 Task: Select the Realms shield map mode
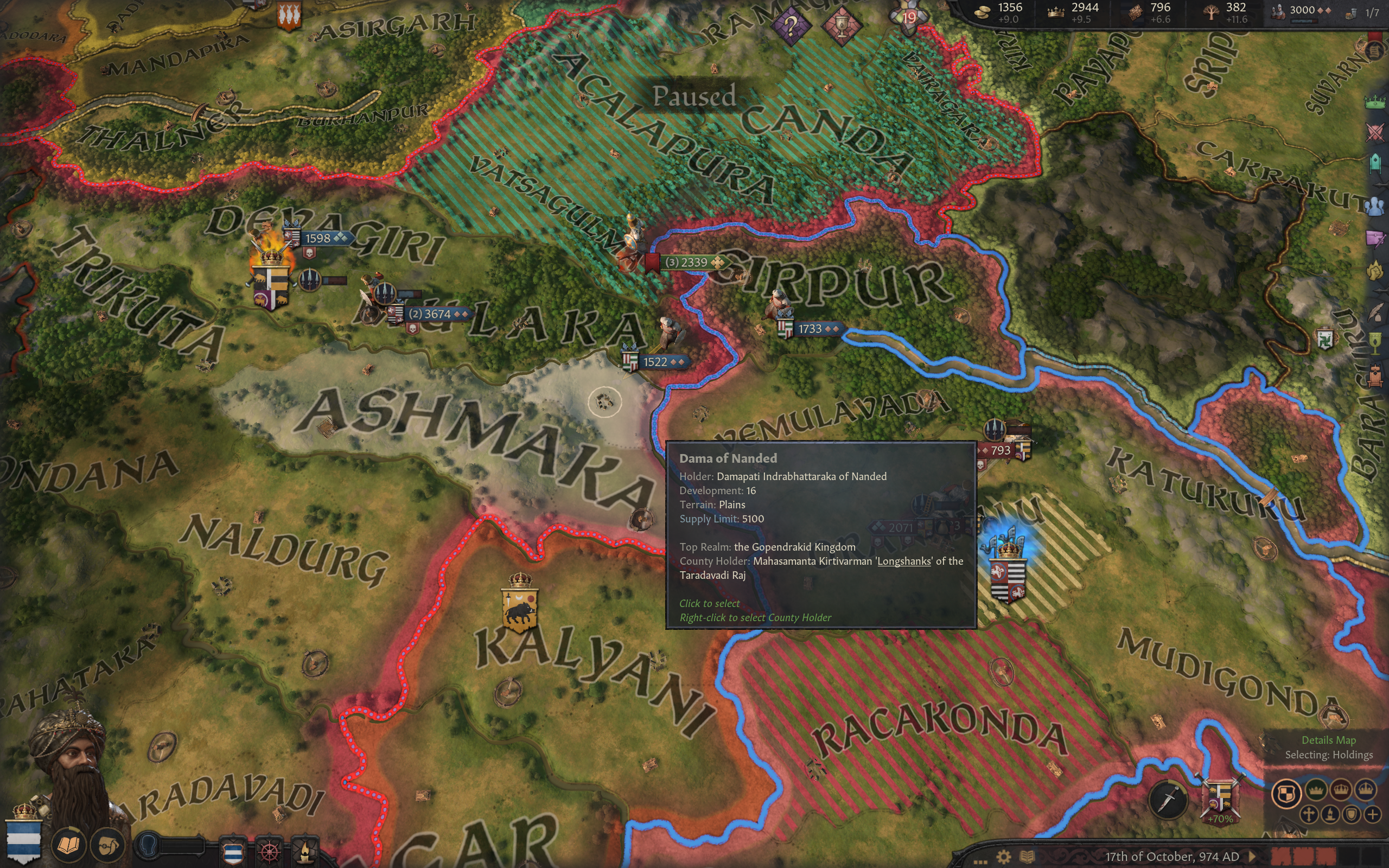(1286, 793)
